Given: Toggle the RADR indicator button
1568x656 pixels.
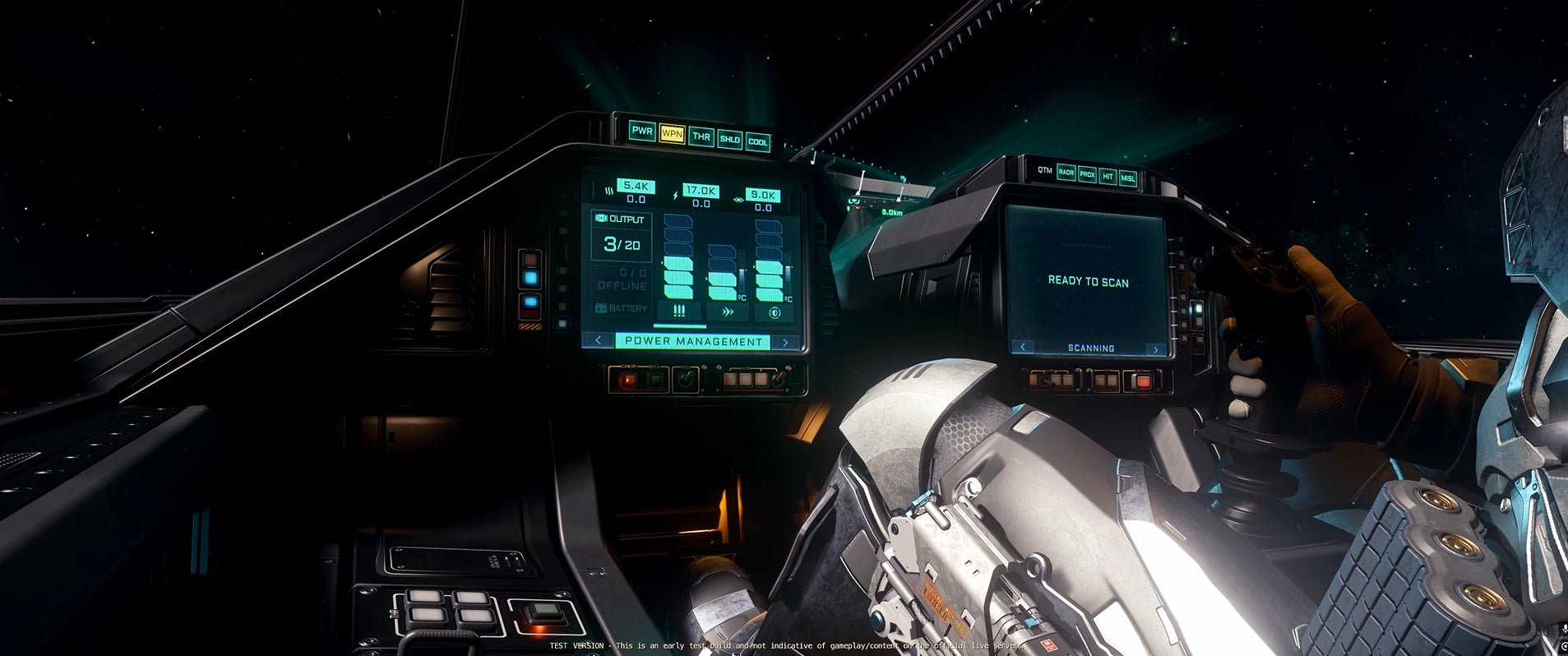Looking at the screenshot, I should (x=1066, y=173).
